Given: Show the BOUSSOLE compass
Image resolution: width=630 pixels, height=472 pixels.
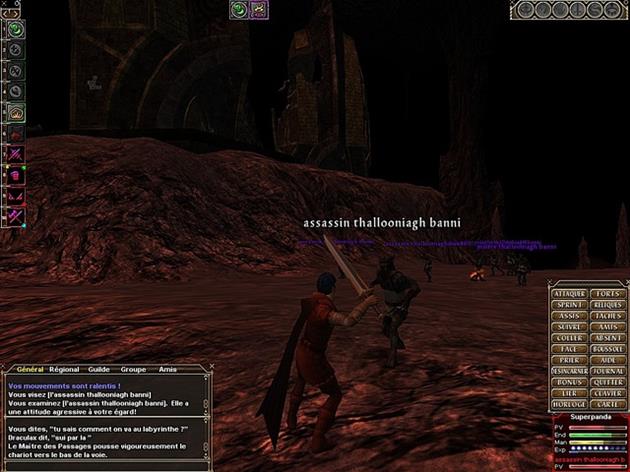Looking at the screenshot, I should 609,349.
